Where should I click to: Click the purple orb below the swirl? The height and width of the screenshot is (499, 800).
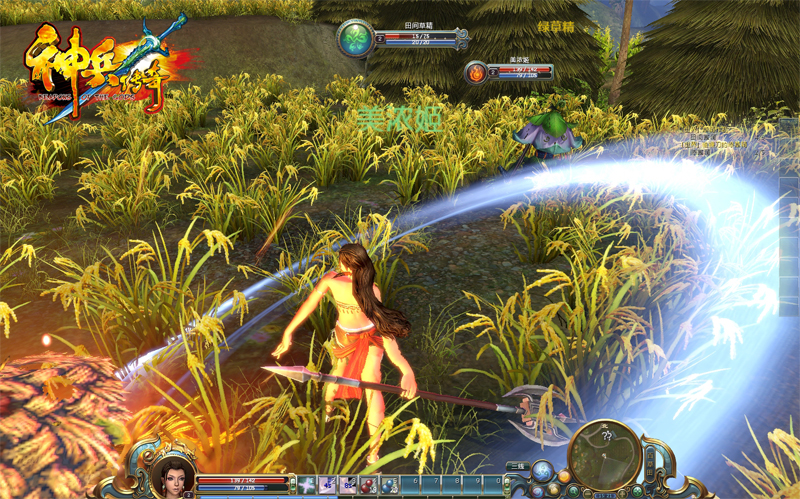click(x=538, y=491)
